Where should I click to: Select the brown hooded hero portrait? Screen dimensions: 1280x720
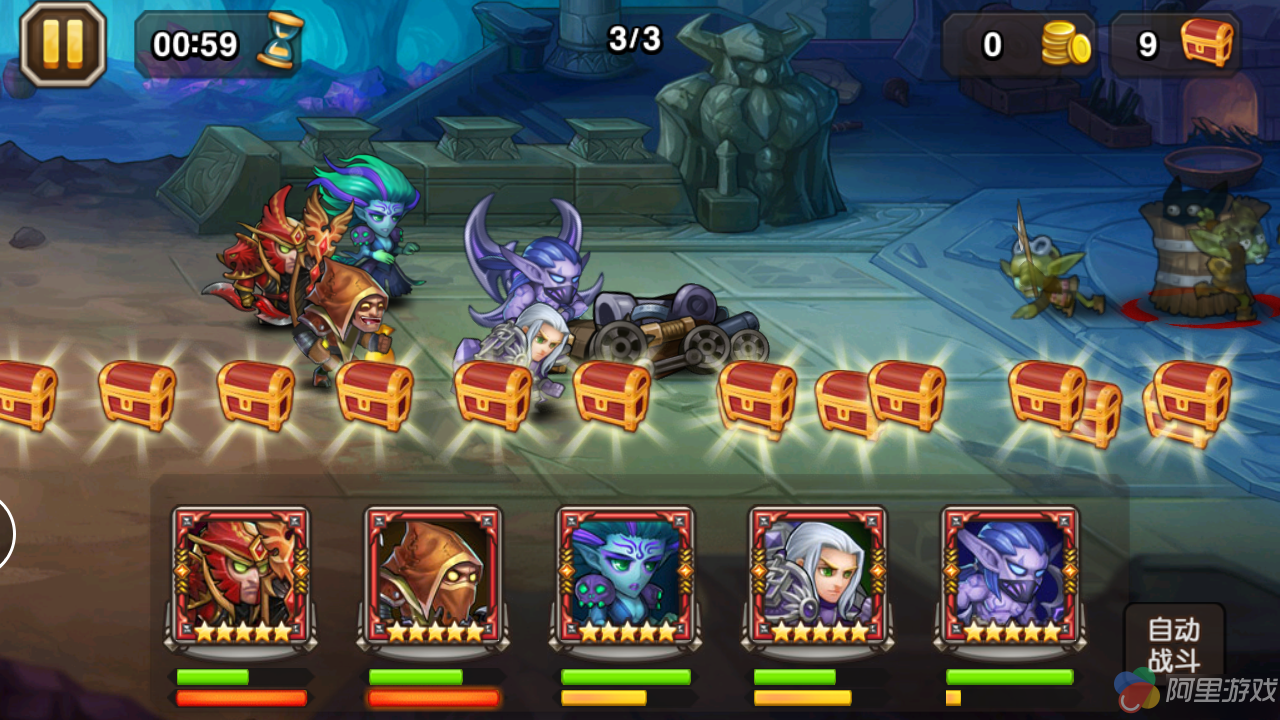pyautogui.click(x=433, y=575)
